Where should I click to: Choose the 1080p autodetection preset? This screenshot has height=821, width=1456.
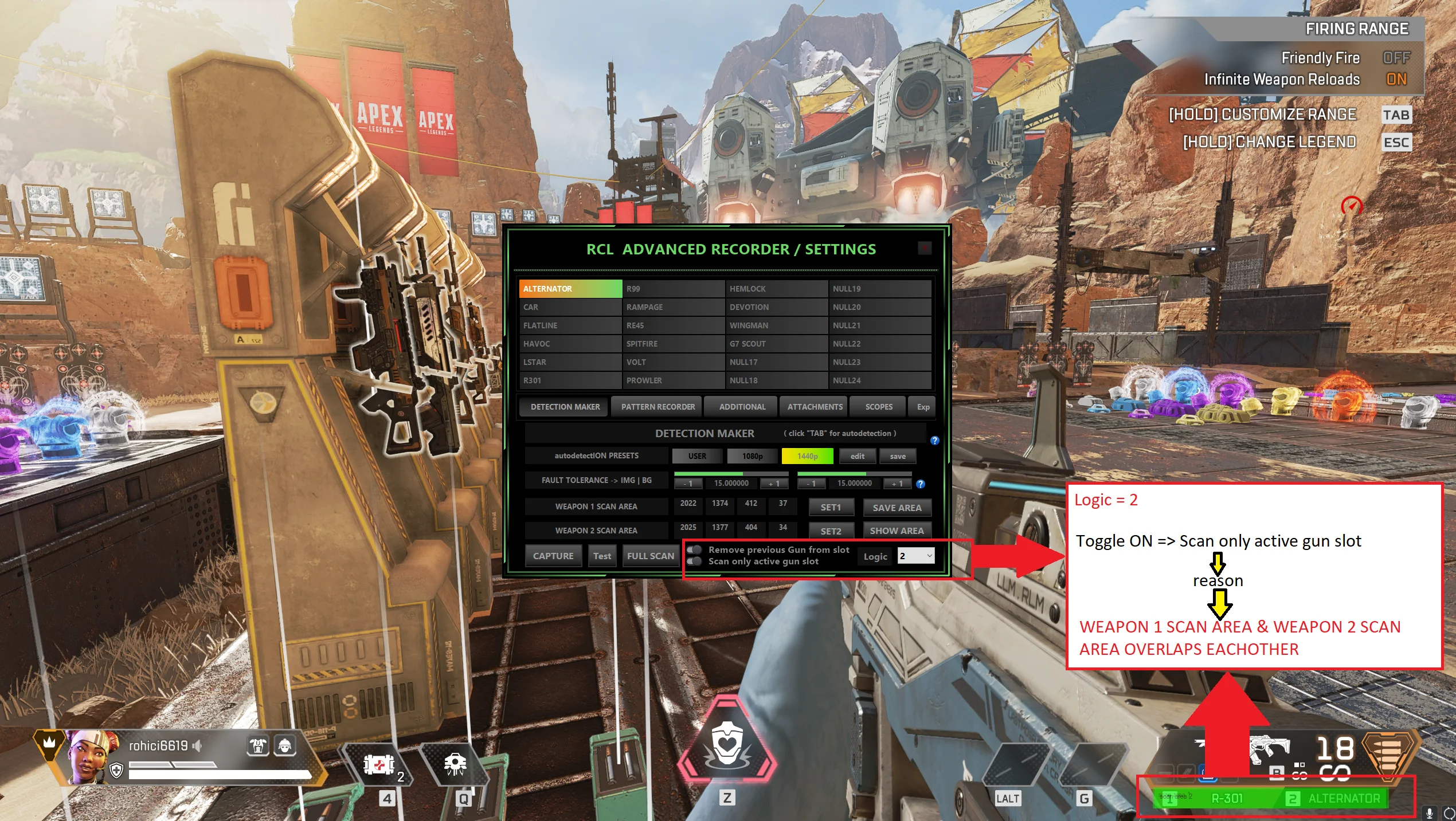point(752,456)
